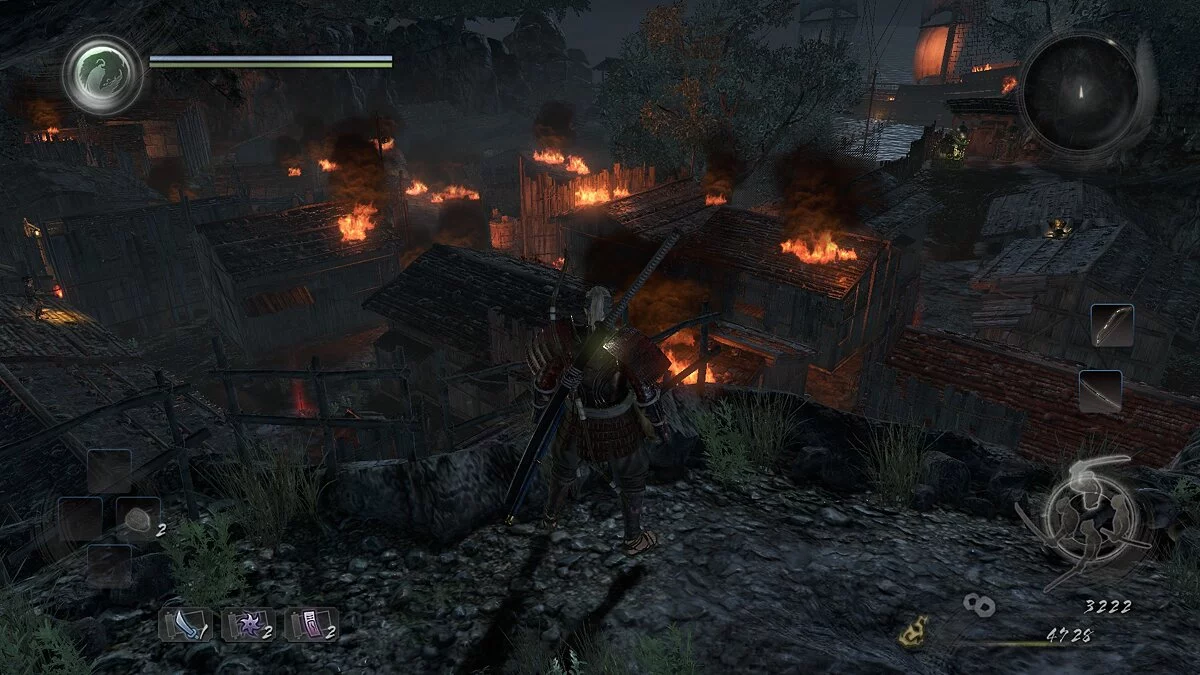Use the purple talisman scroll item

tap(312, 624)
